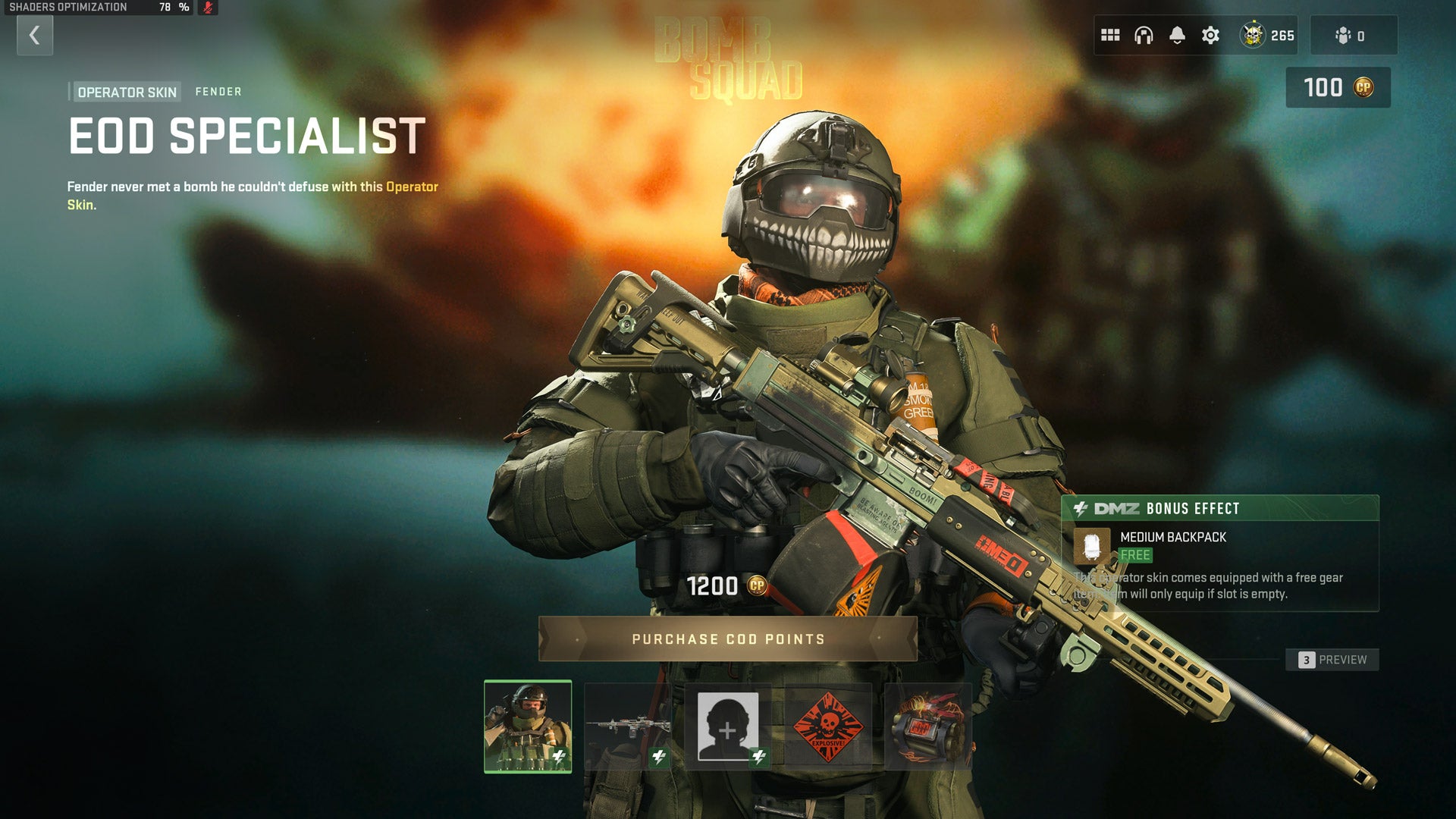Select the Explosive sticker thumbnail
This screenshot has height=819, width=1456.
click(x=828, y=726)
